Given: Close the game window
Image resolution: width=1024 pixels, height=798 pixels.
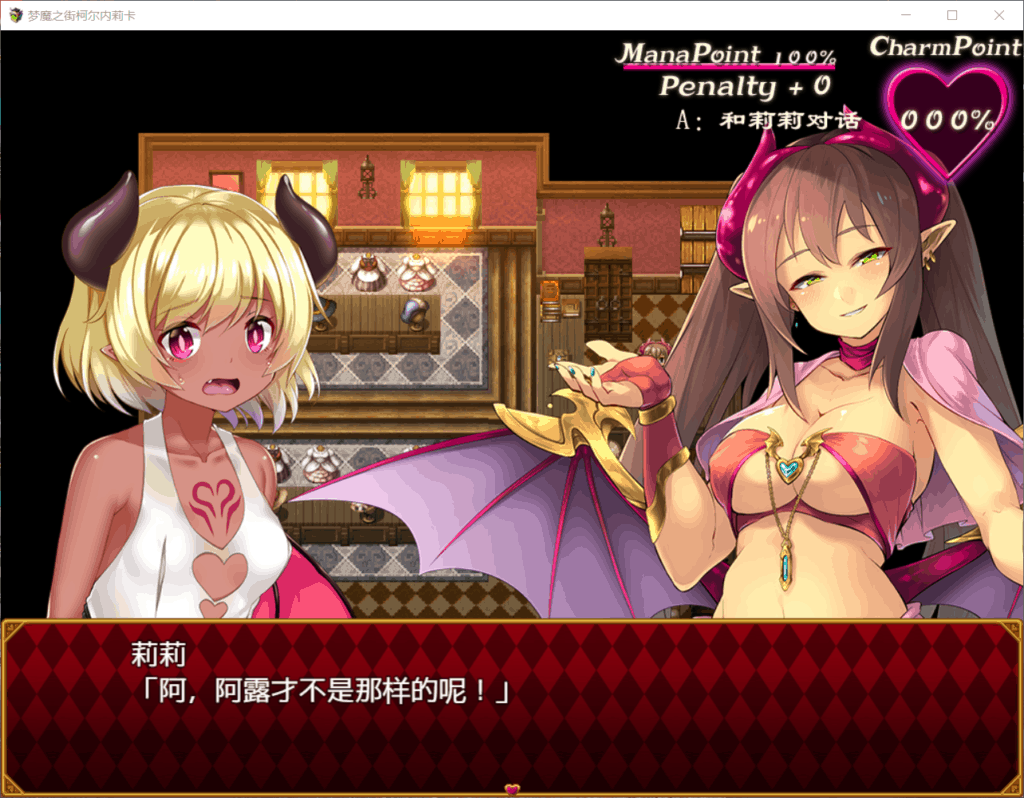Looking at the screenshot, I should (x=998, y=15).
